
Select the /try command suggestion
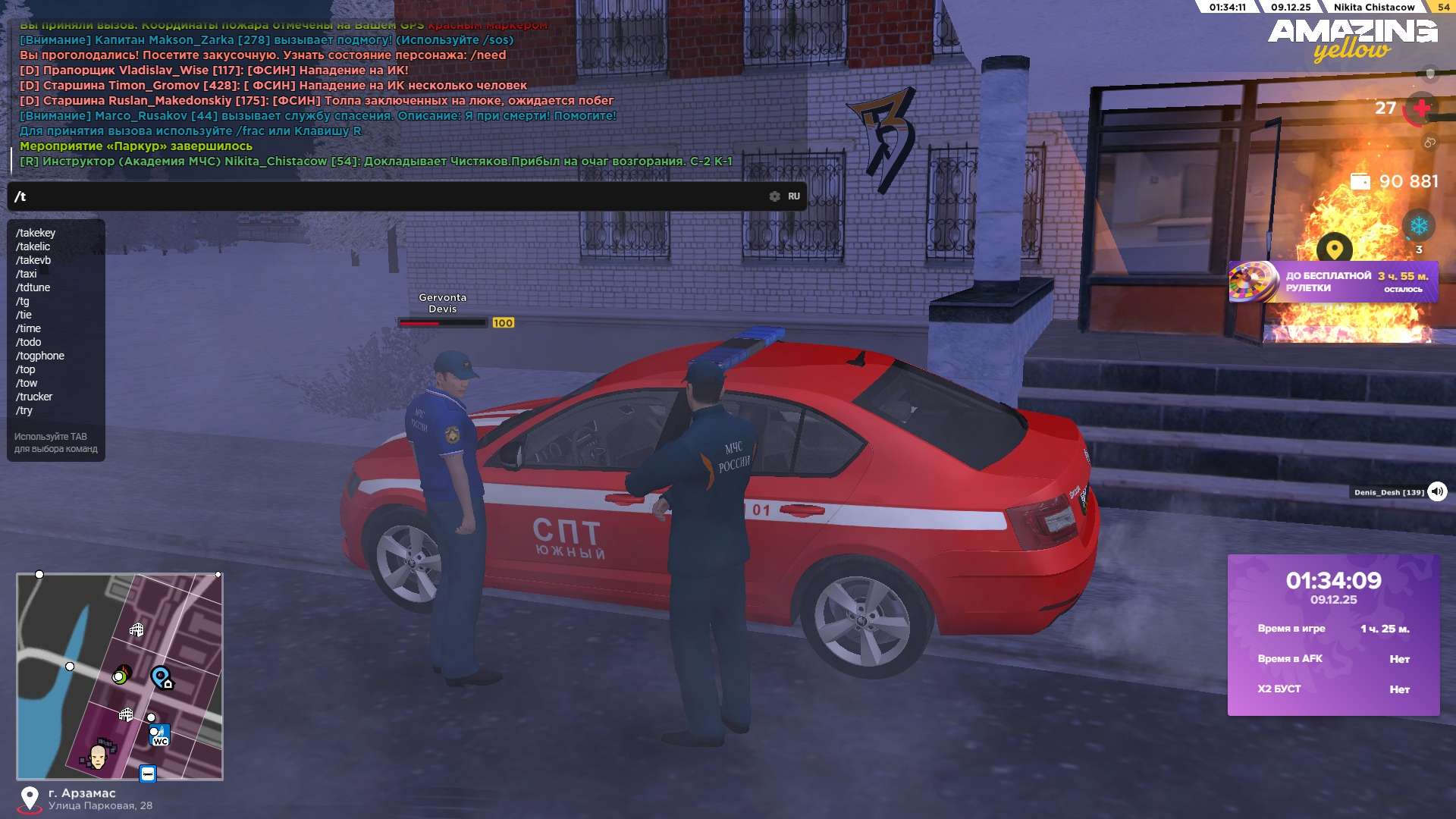click(x=24, y=410)
